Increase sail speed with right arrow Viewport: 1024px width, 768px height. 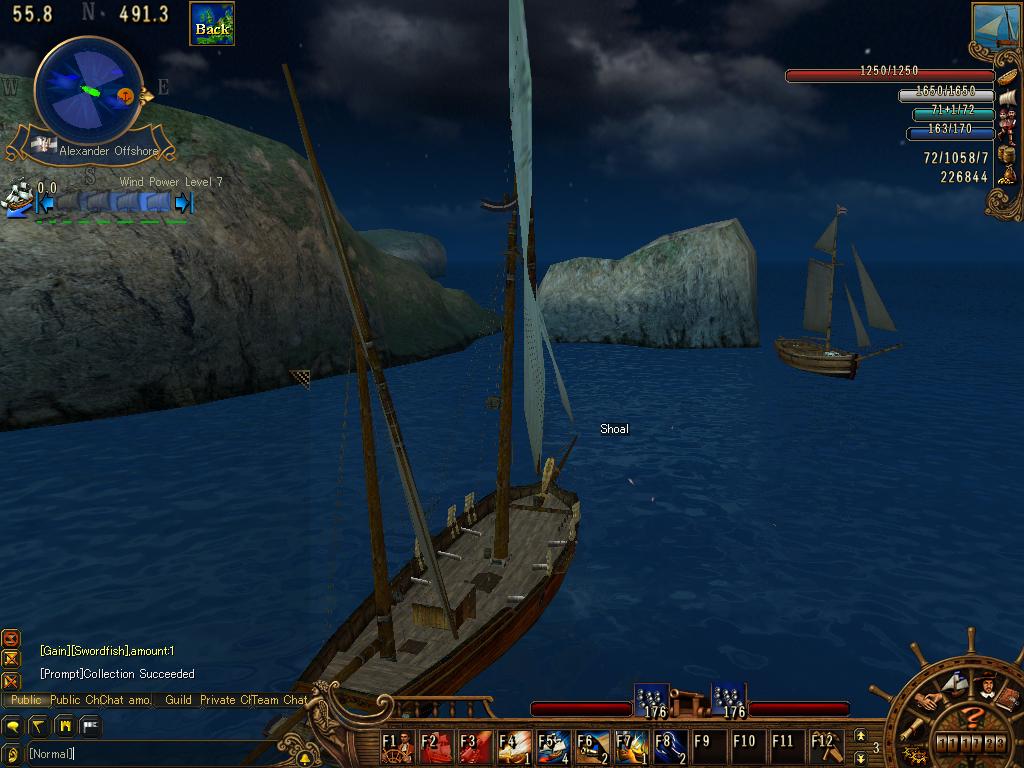(183, 203)
